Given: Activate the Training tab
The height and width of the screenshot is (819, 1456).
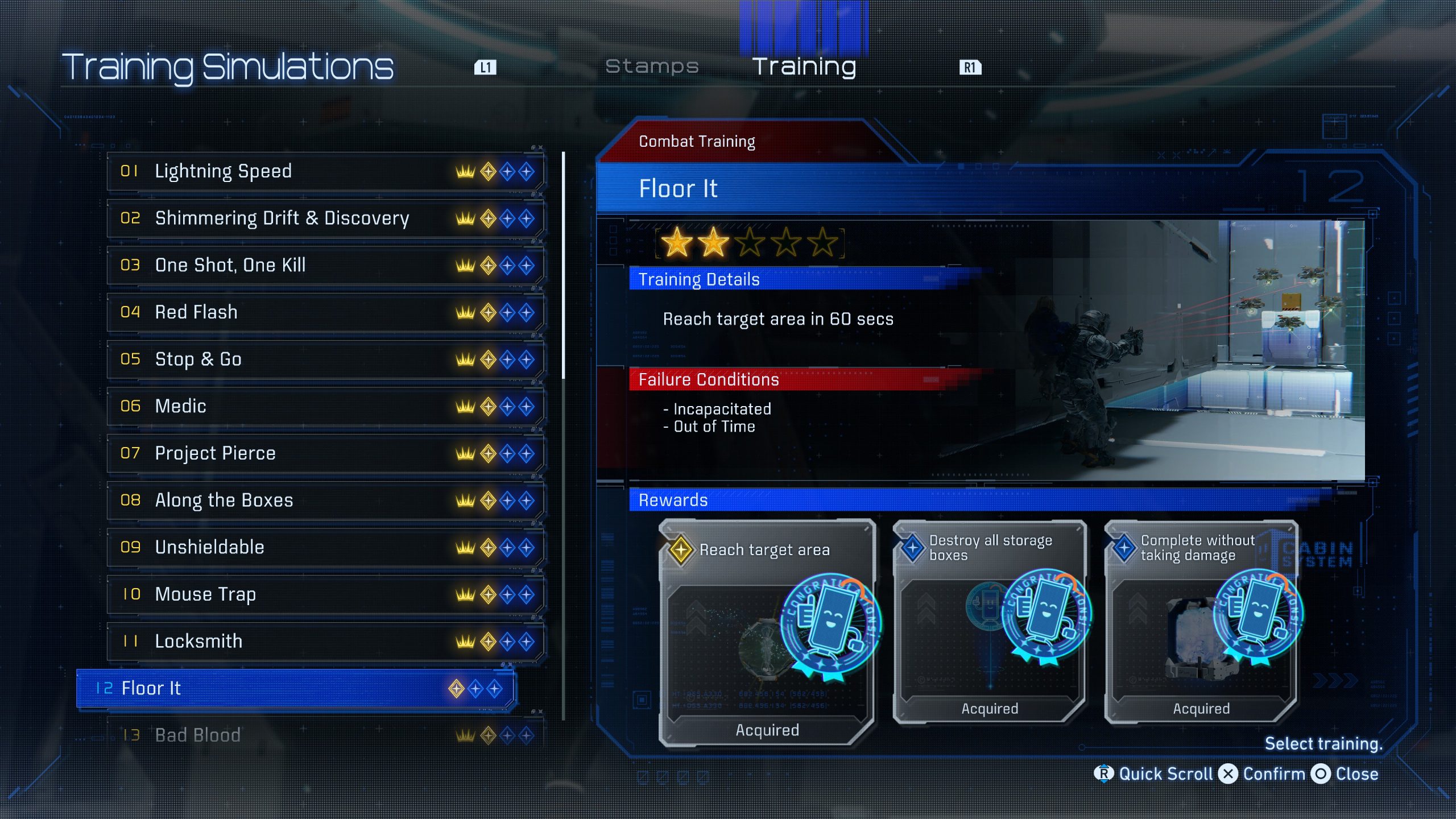Looking at the screenshot, I should [804, 67].
